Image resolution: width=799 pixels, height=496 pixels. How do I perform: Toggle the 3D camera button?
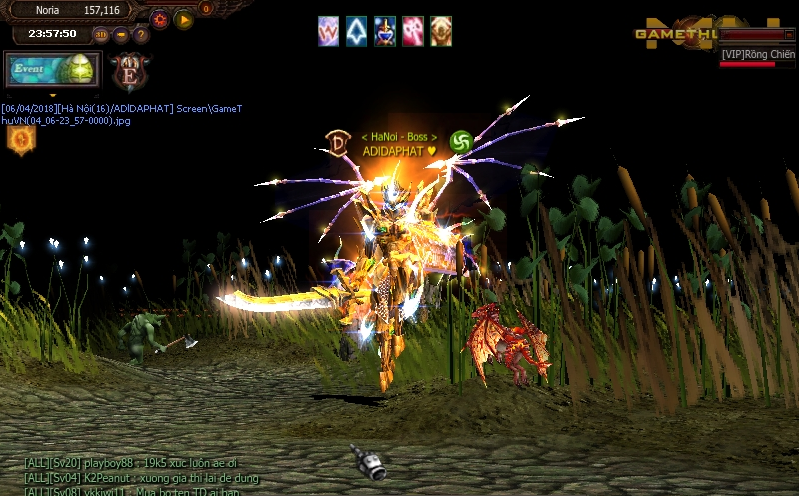(x=102, y=35)
